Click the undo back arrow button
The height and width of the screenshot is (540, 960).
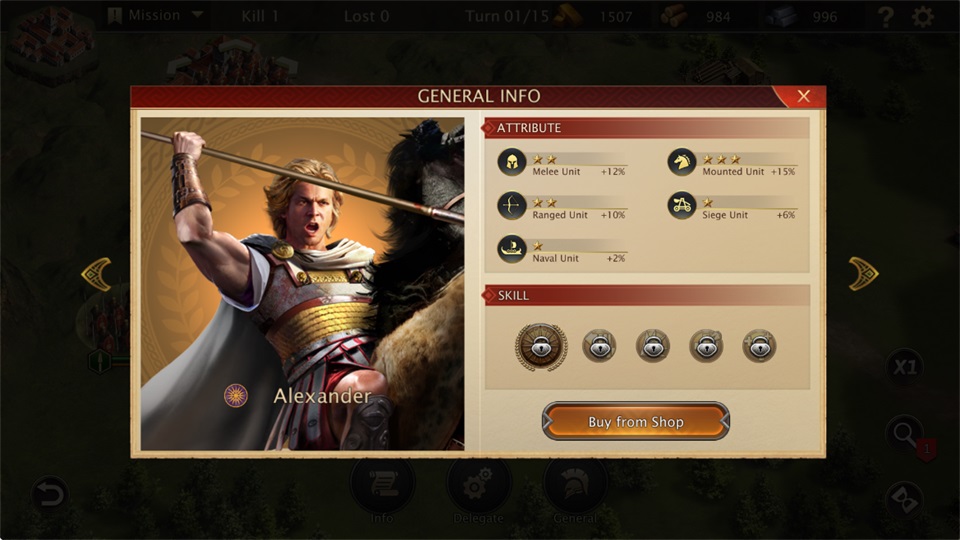pos(49,493)
